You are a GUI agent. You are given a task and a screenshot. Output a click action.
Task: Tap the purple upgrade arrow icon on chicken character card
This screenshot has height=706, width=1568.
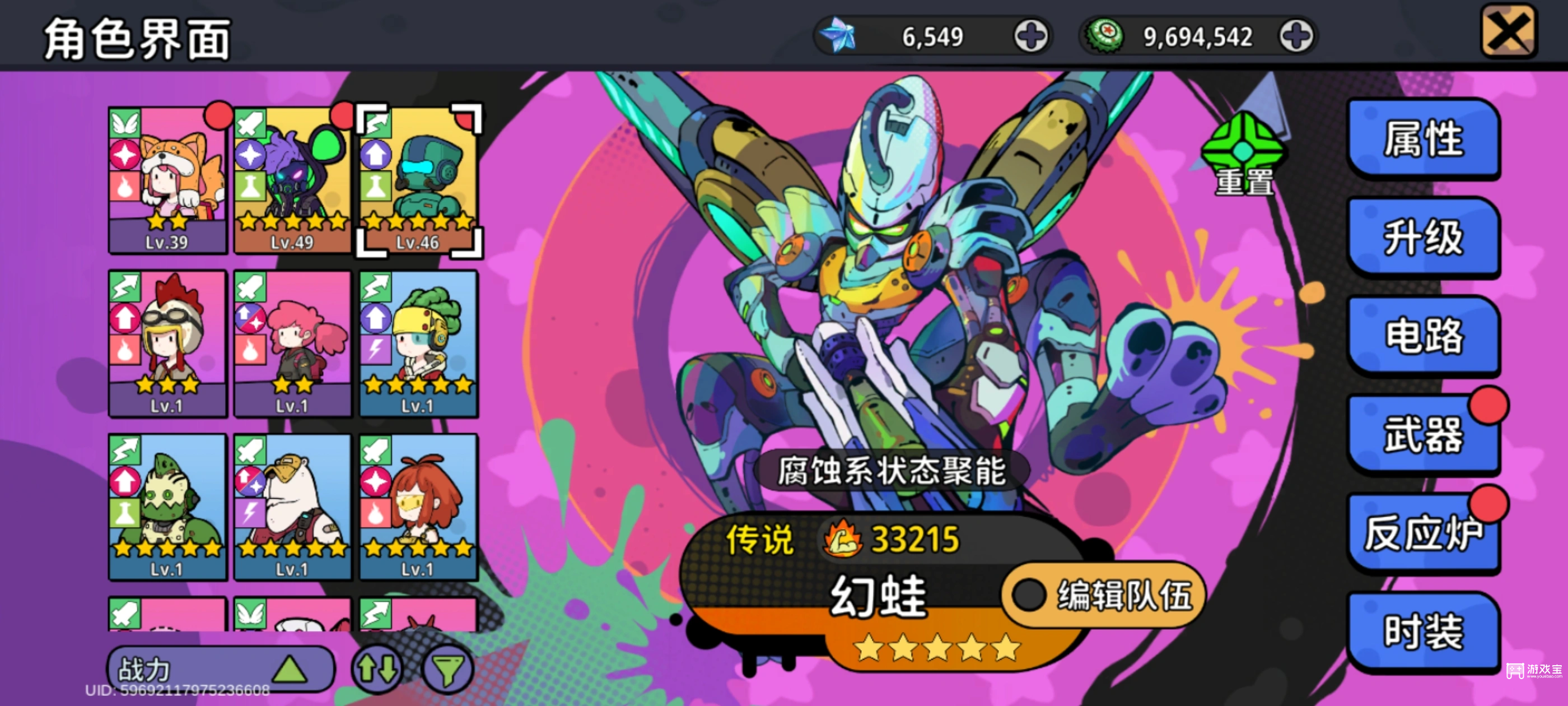[127, 316]
